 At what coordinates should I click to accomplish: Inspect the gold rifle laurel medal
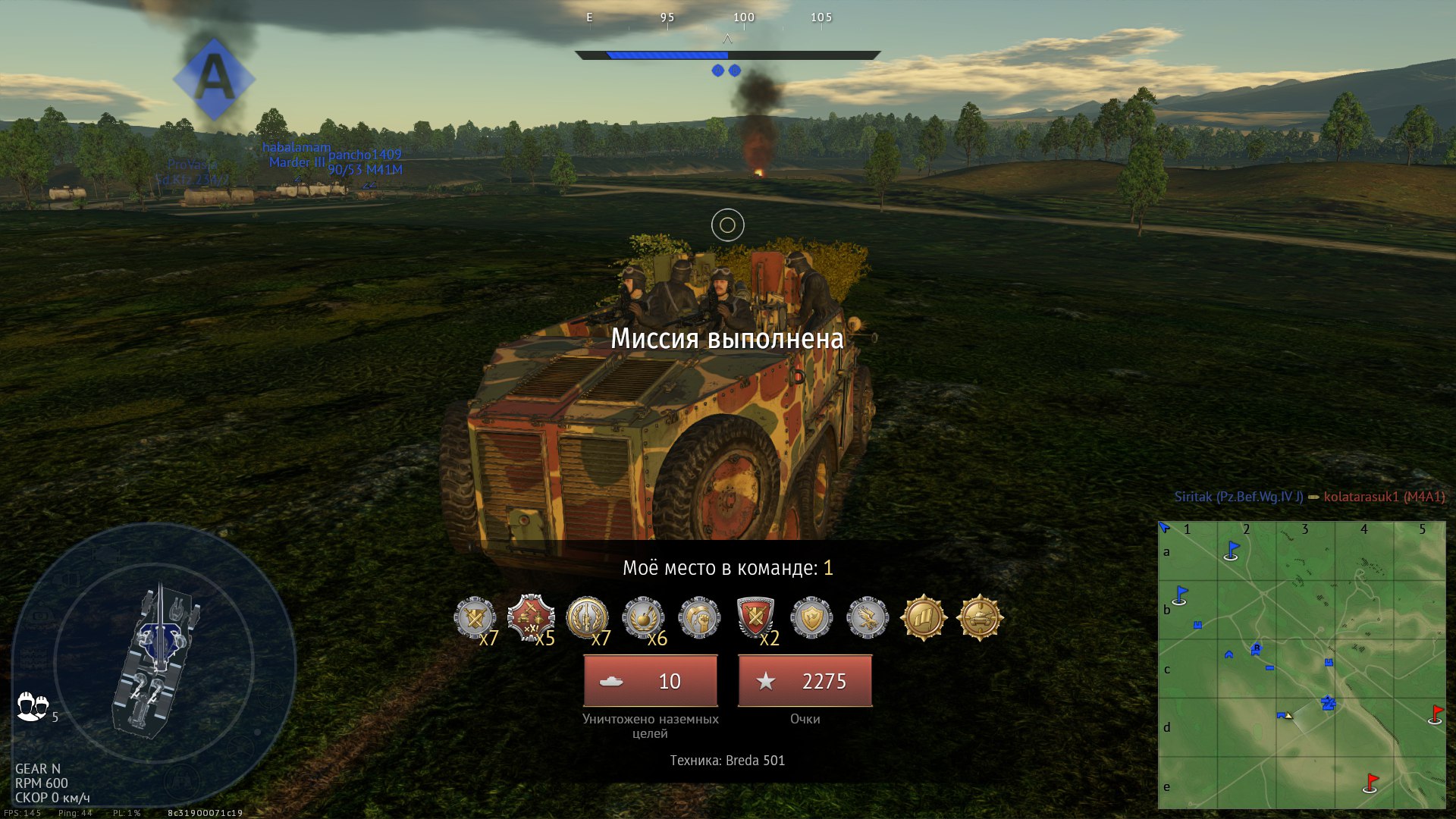click(x=587, y=617)
